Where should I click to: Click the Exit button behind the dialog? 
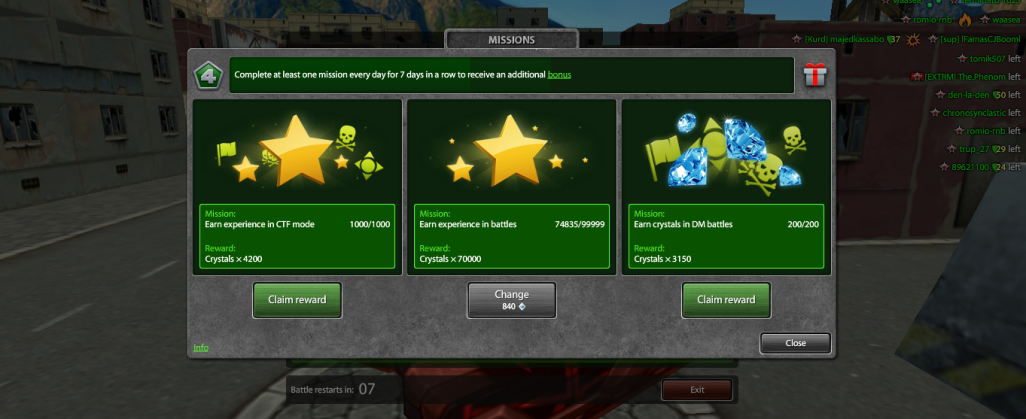tap(697, 389)
